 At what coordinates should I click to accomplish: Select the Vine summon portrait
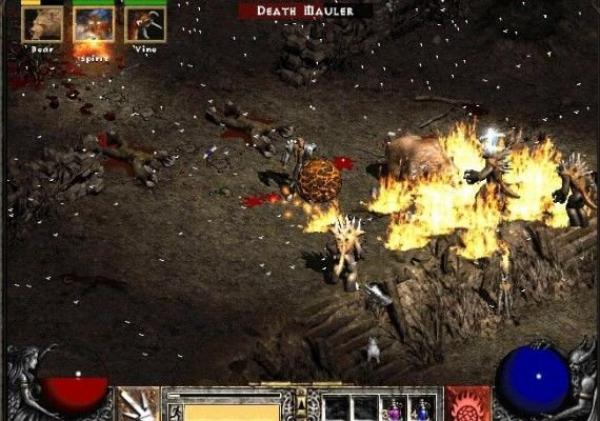(x=146, y=24)
